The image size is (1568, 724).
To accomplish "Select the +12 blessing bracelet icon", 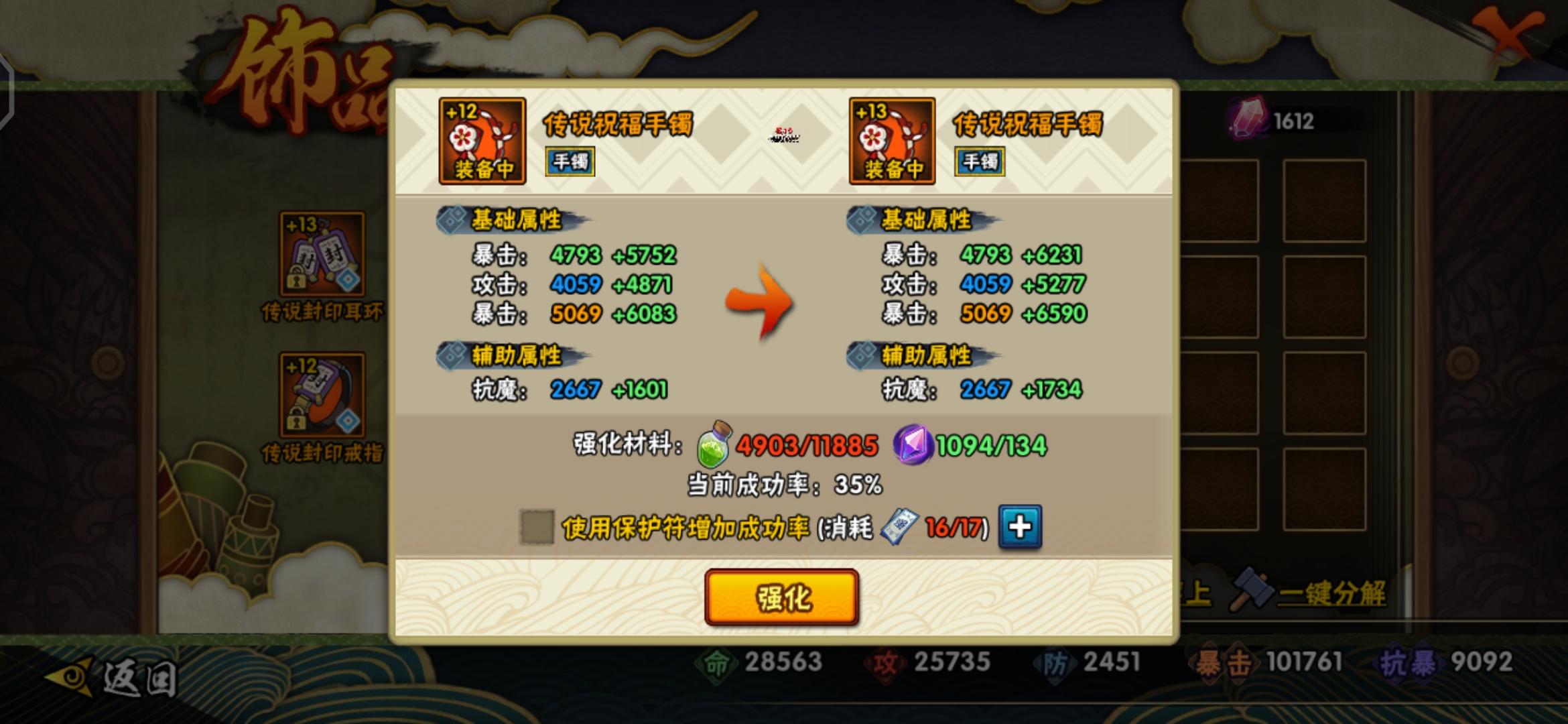I will [x=481, y=139].
